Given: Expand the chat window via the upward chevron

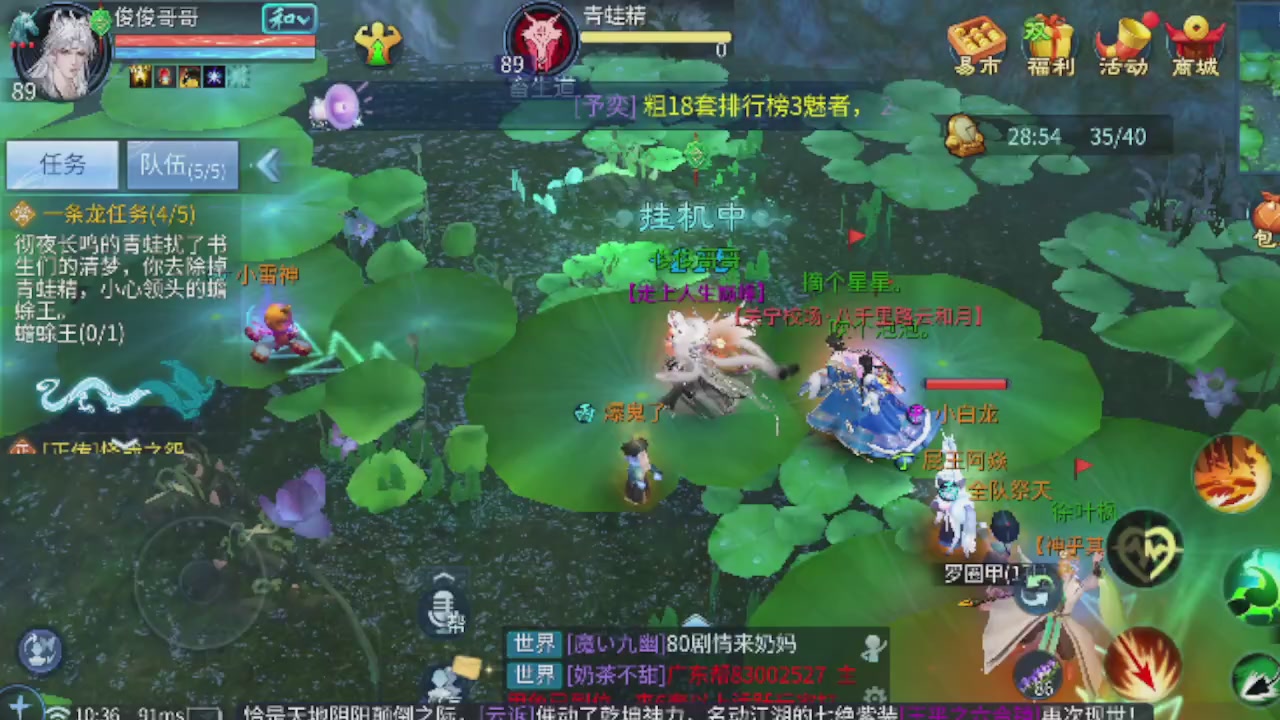Looking at the screenshot, I should click(x=443, y=577).
